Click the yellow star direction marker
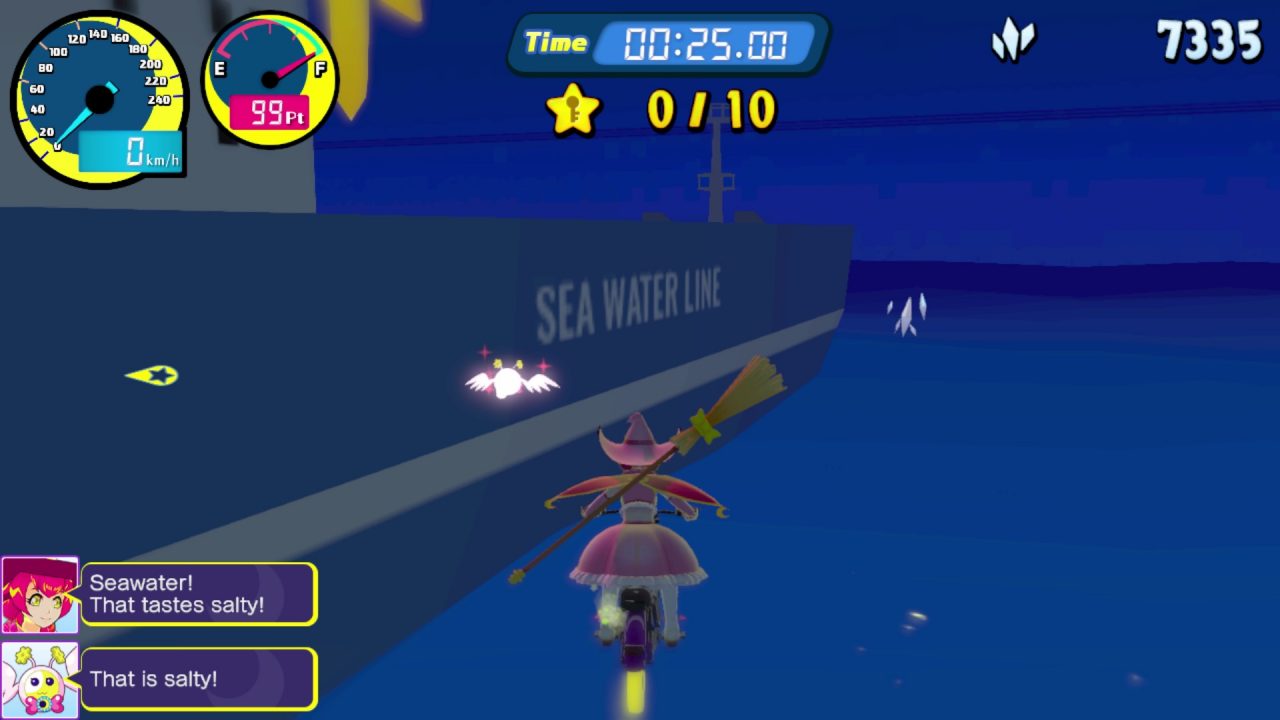Image resolution: width=1280 pixels, height=720 pixels. tap(153, 375)
